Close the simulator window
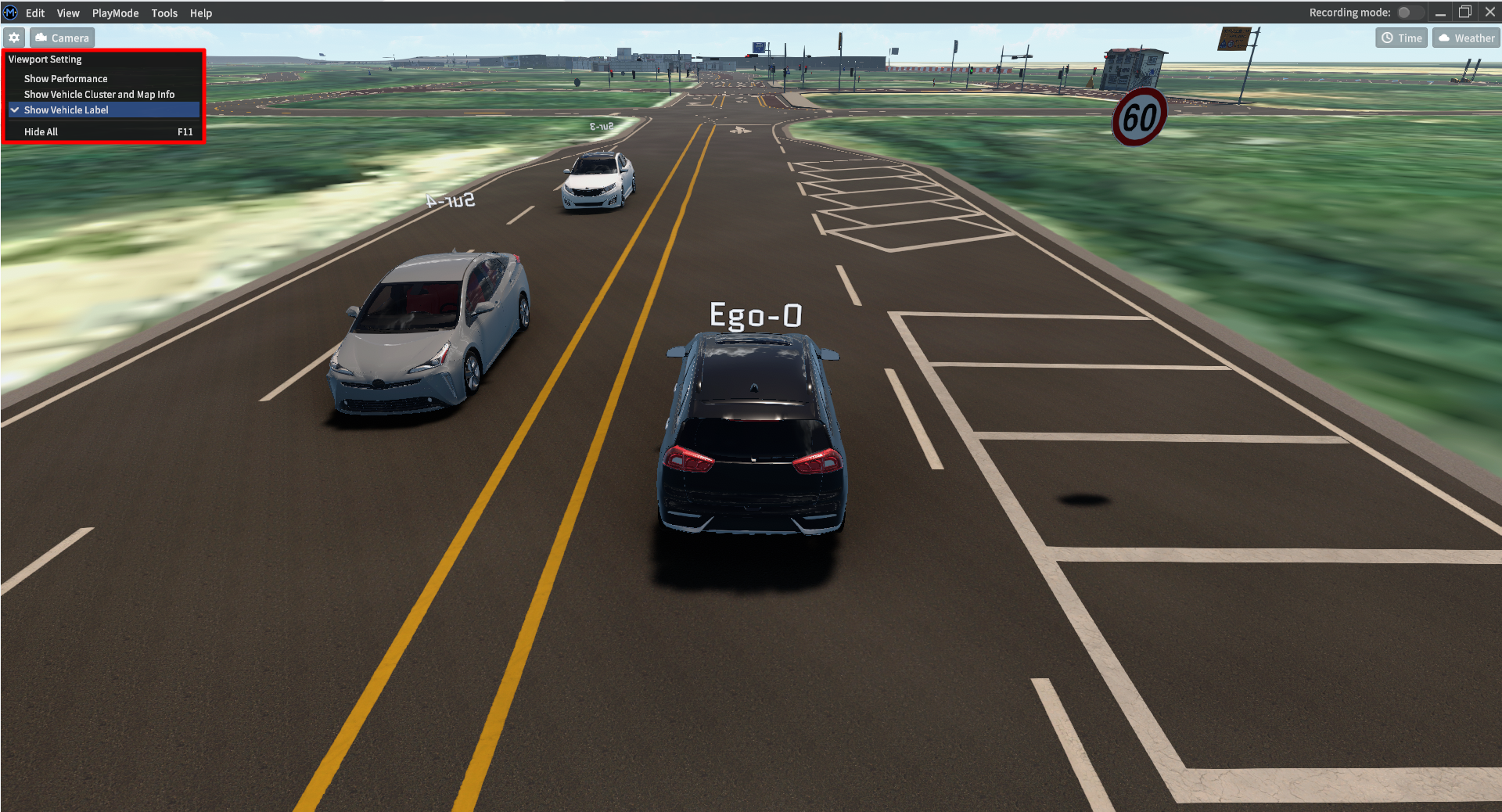 (1490, 13)
